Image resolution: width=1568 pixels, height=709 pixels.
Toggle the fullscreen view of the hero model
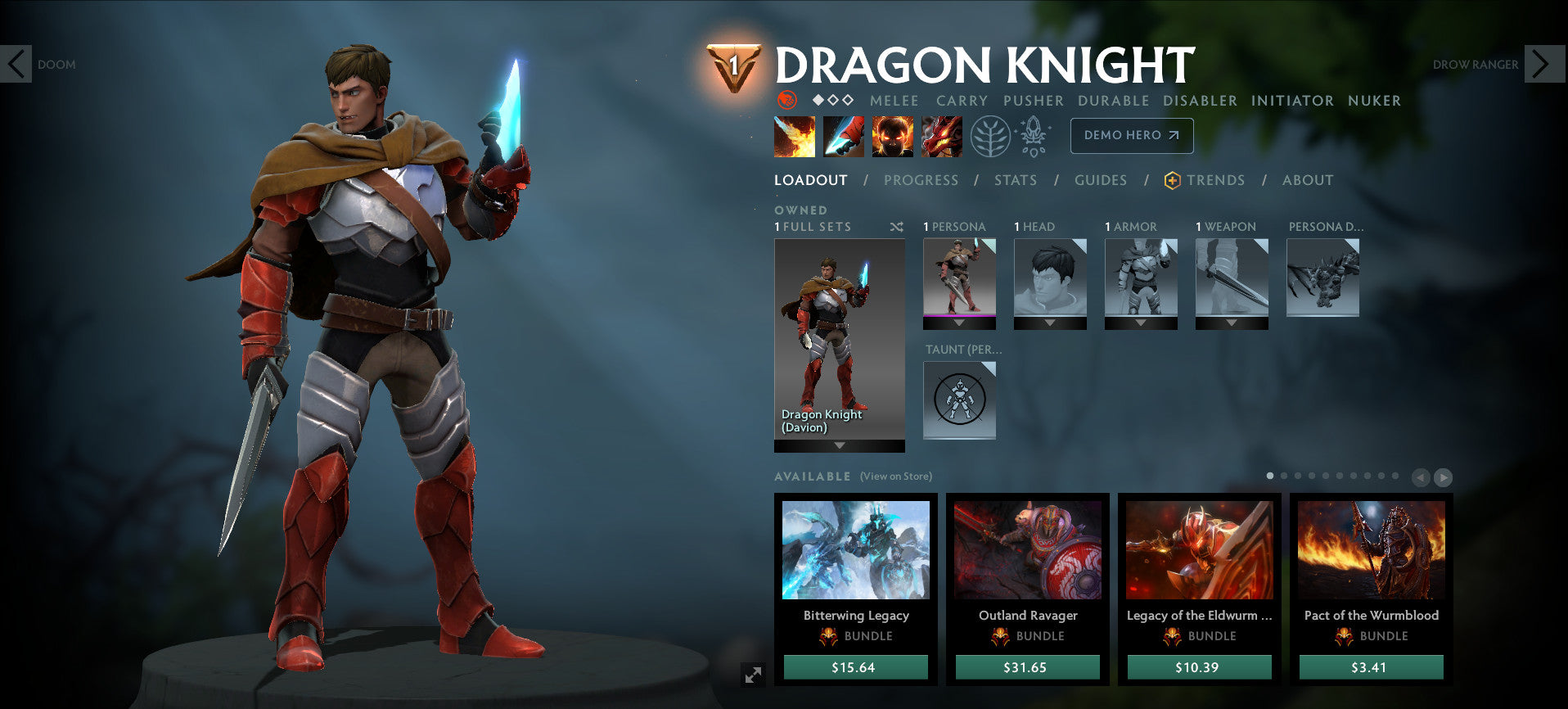click(753, 673)
